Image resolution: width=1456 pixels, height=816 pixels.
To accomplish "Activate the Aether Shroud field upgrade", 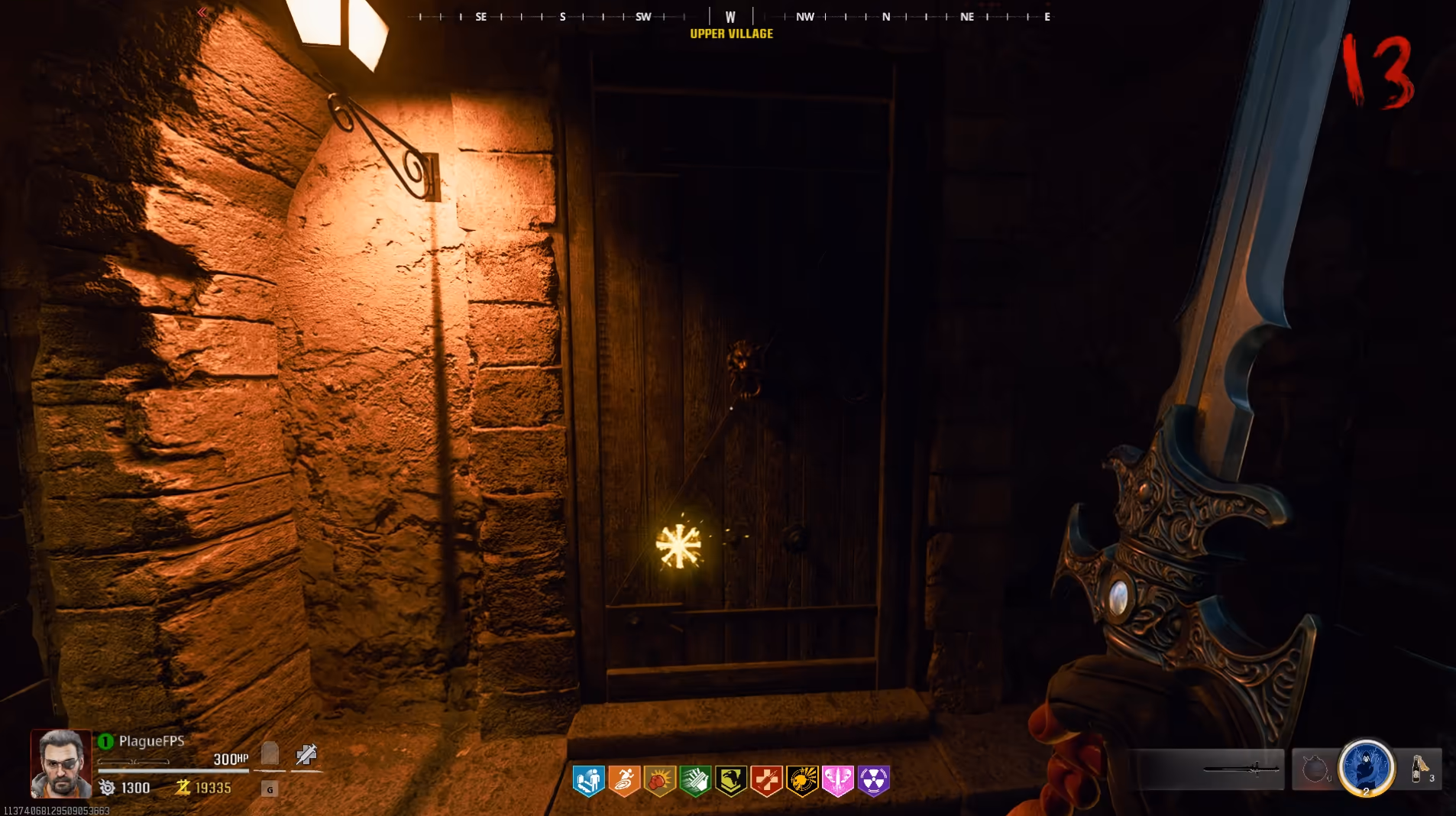I will [x=1366, y=767].
